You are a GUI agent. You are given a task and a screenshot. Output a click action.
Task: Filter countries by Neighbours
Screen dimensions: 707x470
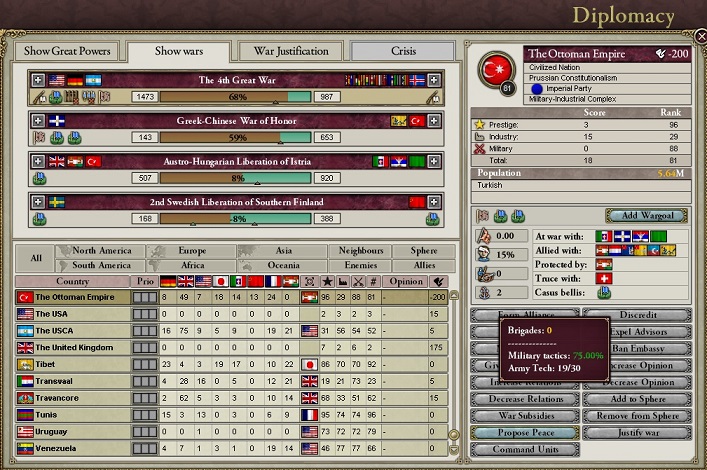click(360, 251)
